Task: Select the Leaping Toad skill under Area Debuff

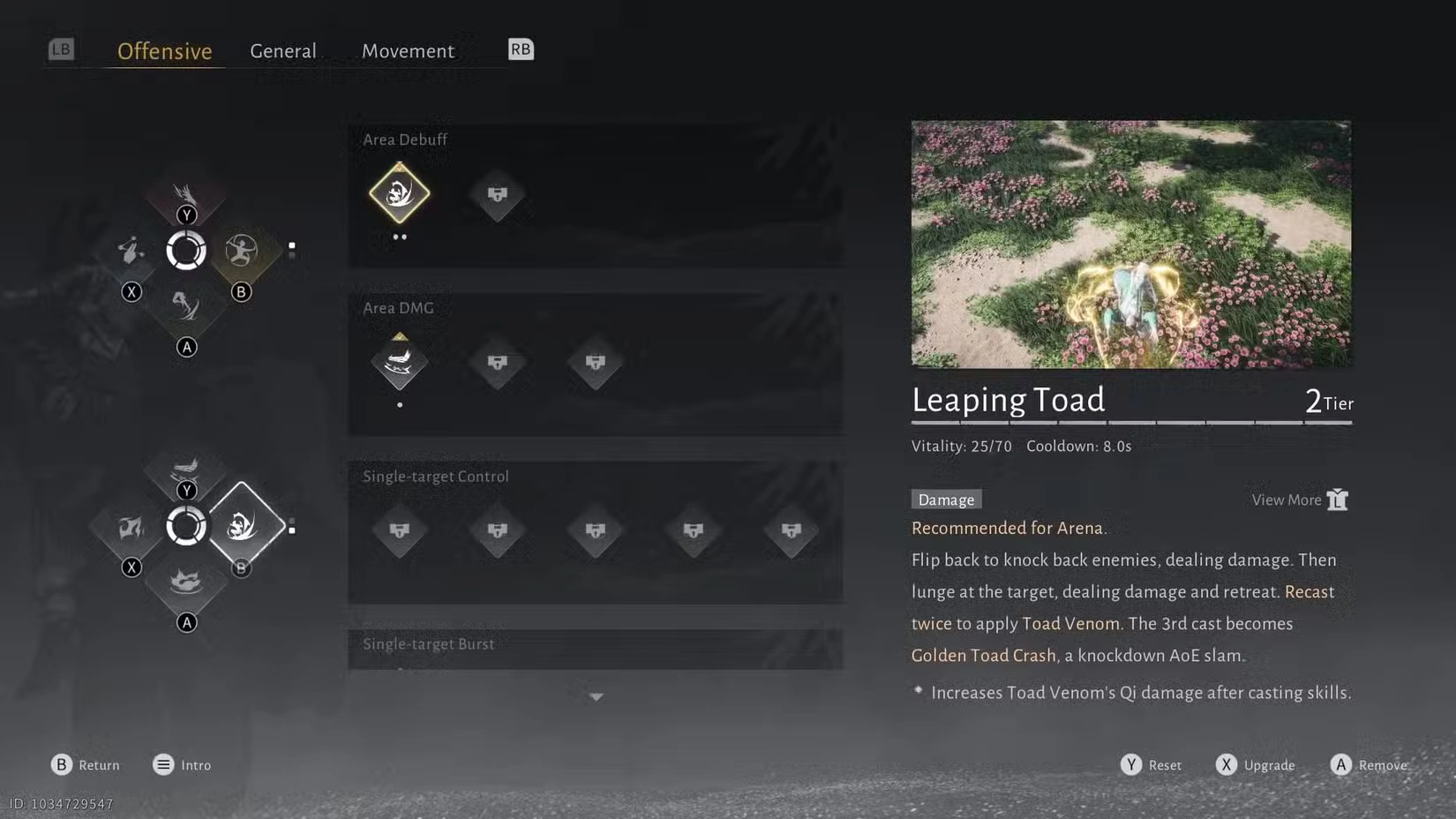Action: click(399, 194)
